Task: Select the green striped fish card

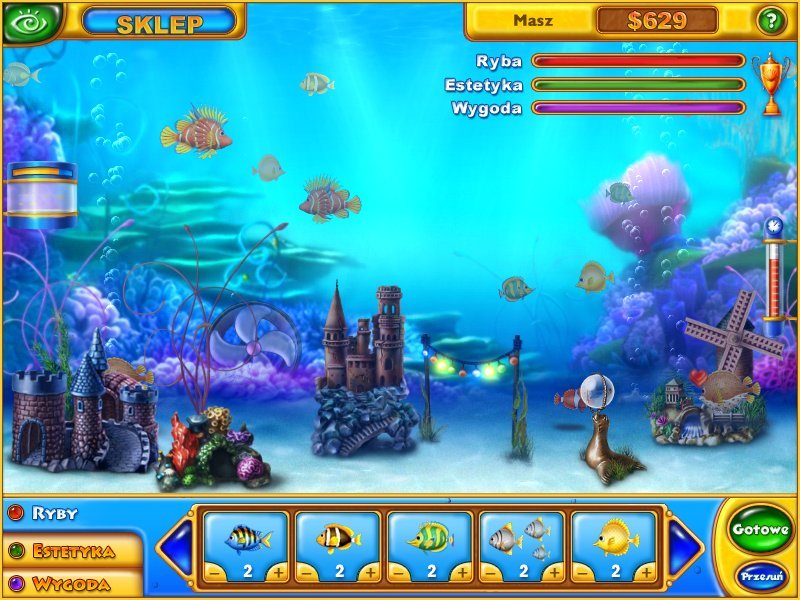Action: [430, 538]
